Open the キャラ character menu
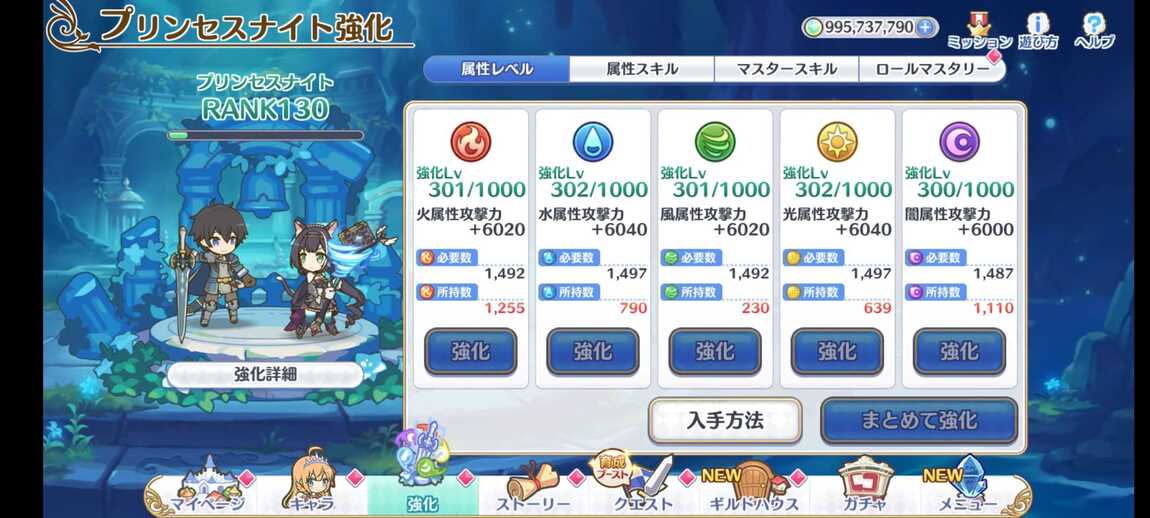1150x518 pixels. (313, 492)
